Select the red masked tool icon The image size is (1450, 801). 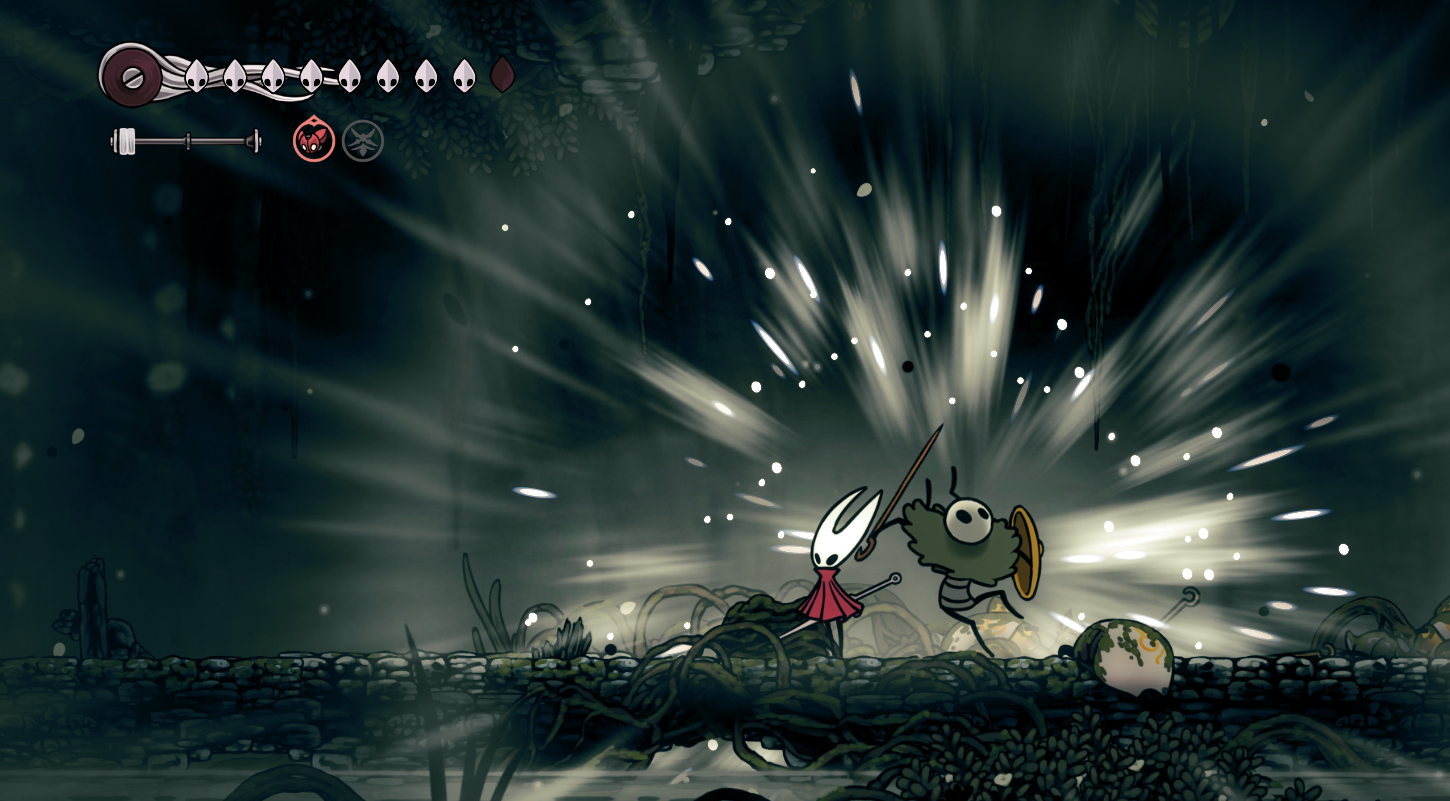314,140
